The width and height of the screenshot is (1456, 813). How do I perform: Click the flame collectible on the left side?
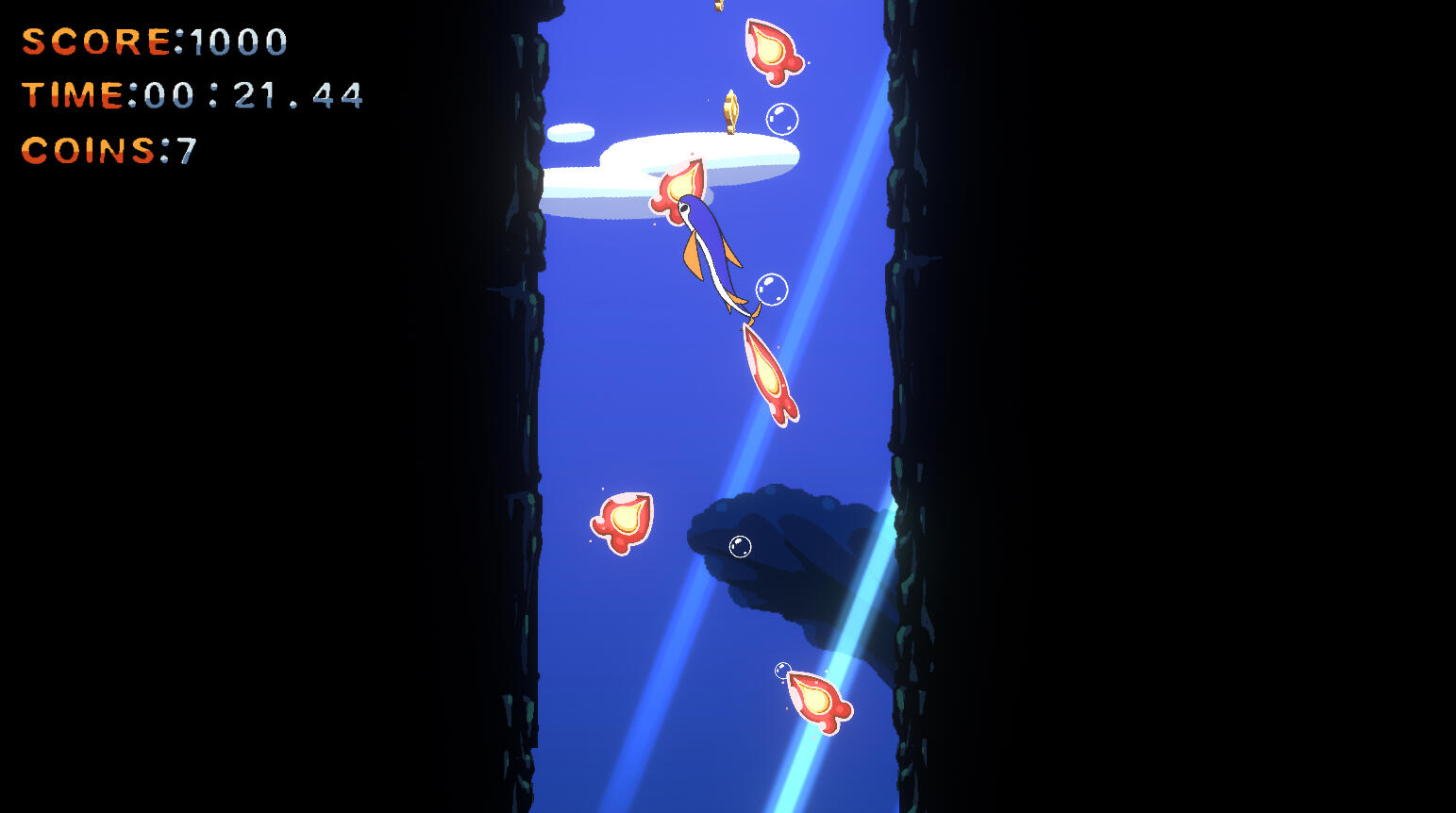(x=621, y=522)
